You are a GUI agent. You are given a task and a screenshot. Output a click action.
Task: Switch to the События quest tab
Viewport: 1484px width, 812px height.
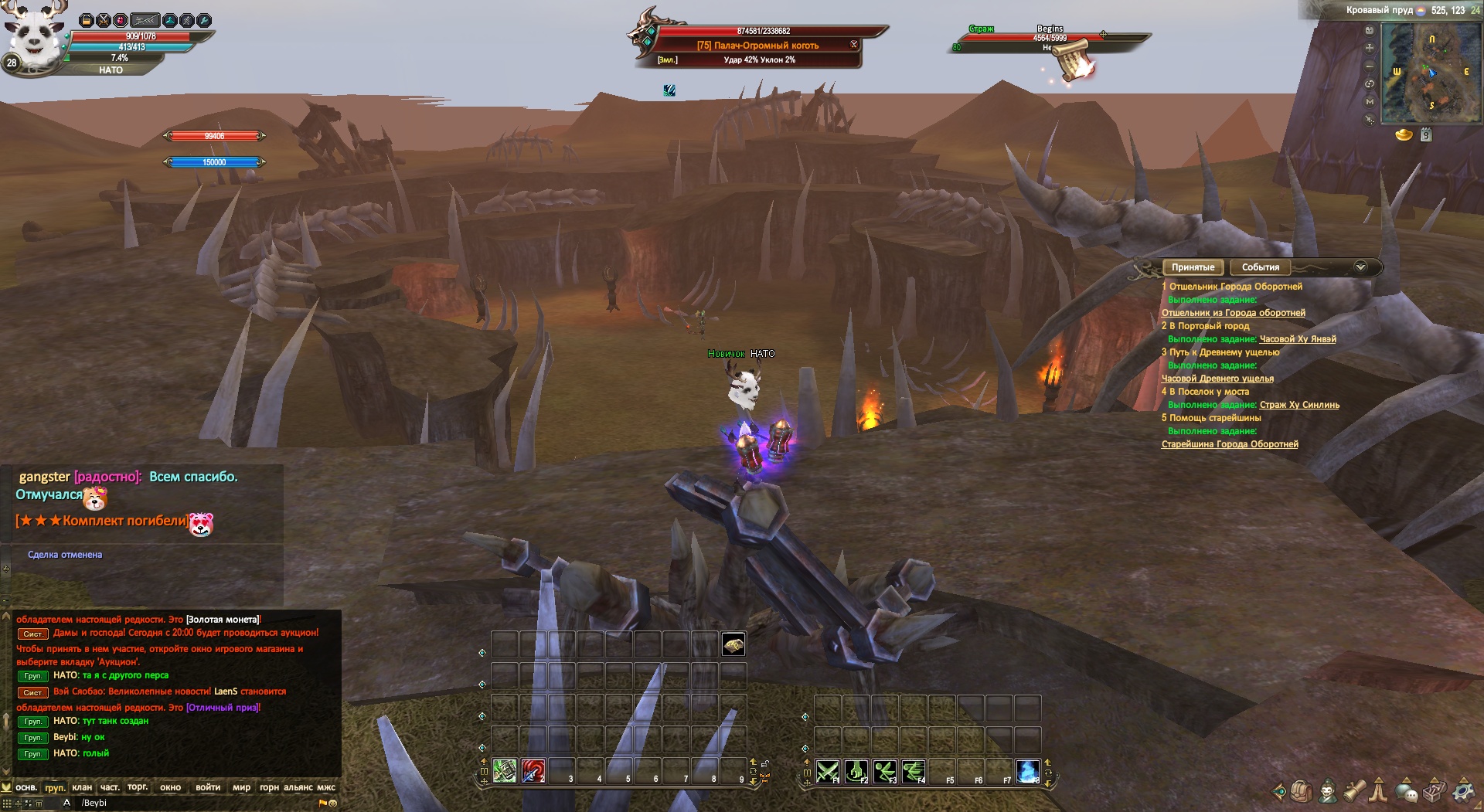(1260, 267)
